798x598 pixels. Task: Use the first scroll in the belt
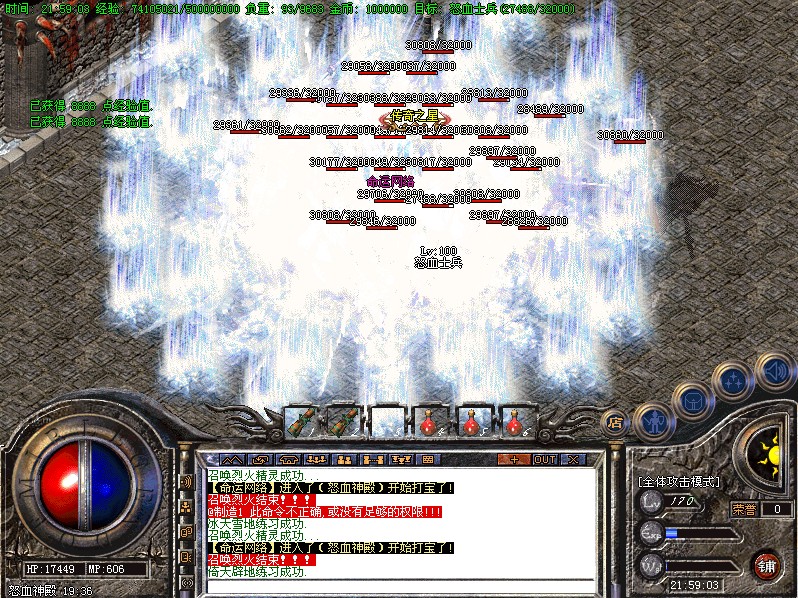301,421
